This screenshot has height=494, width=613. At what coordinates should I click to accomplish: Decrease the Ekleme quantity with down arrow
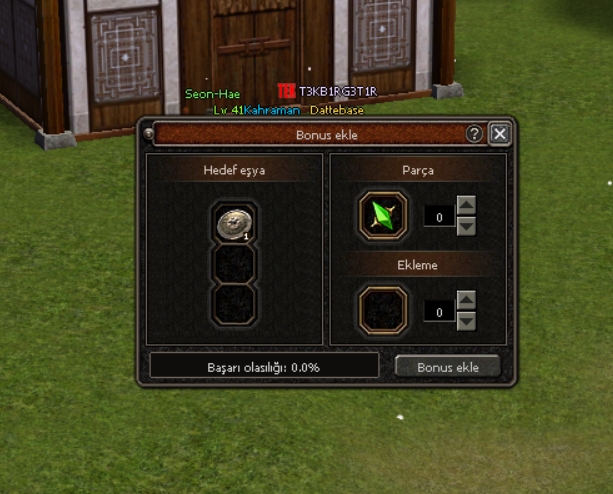(x=466, y=321)
